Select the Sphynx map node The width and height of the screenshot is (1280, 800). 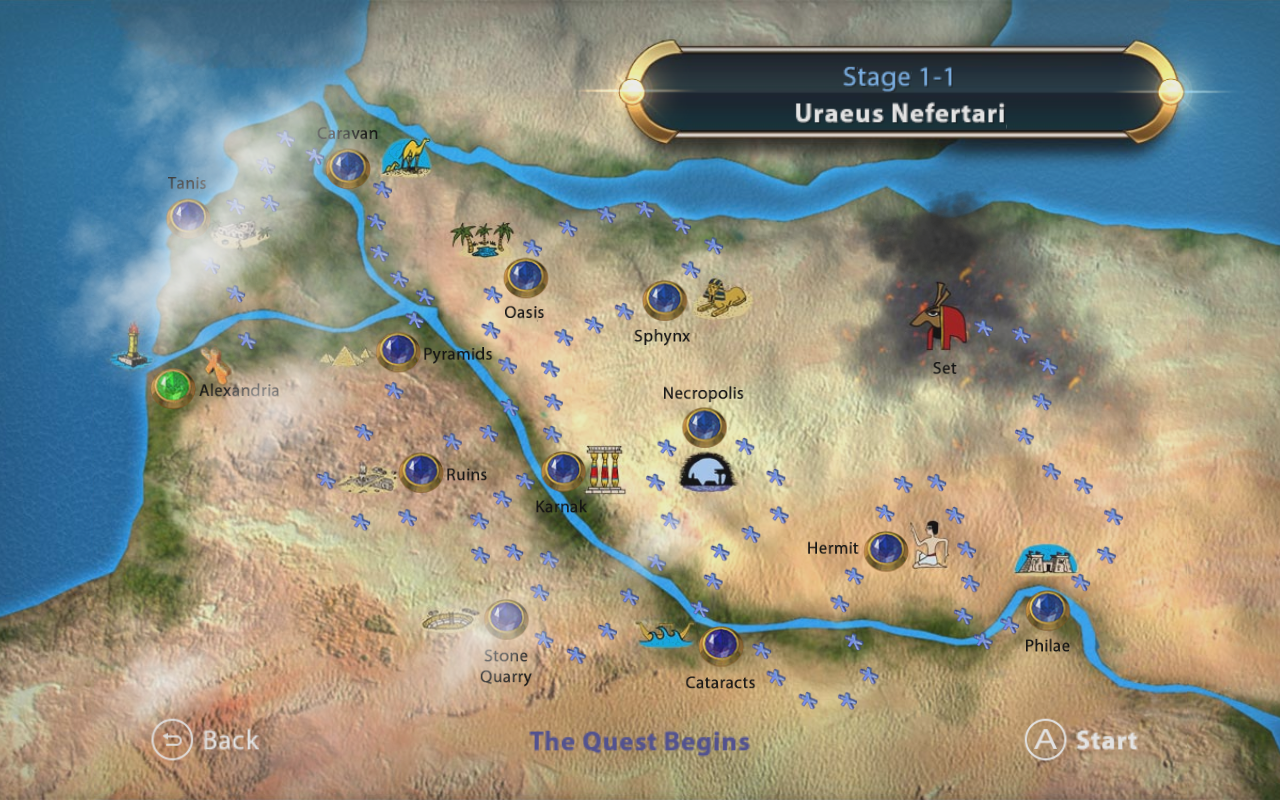(664, 298)
